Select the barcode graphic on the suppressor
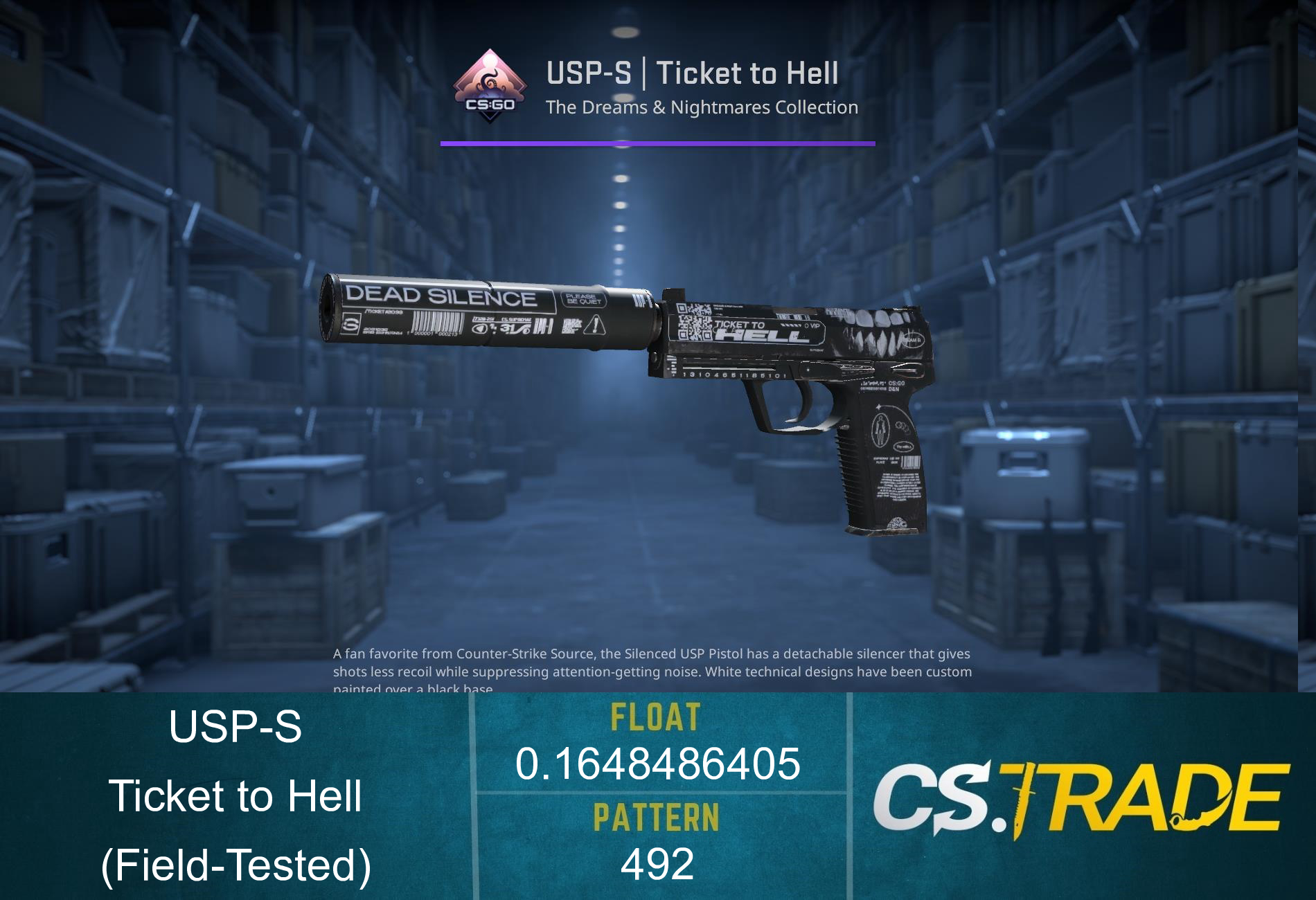Image resolution: width=1316 pixels, height=900 pixels. click(x=436, y=323)
